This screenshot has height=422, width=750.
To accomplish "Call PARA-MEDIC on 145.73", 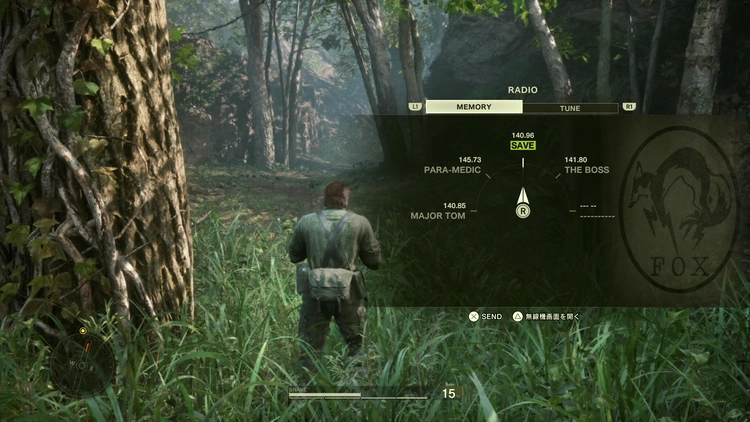I will click(x=452, y=170).
